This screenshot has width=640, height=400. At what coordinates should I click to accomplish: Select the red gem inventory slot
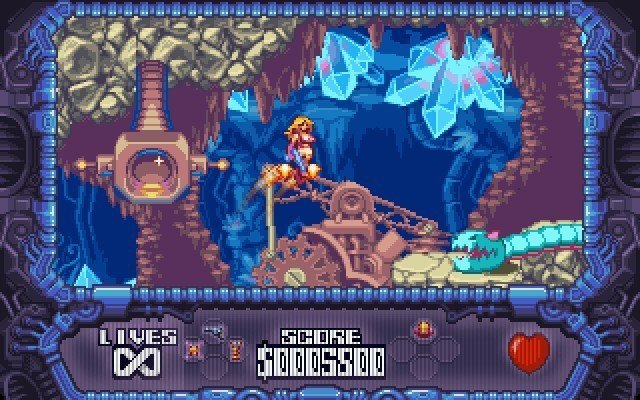click(421, 329)
